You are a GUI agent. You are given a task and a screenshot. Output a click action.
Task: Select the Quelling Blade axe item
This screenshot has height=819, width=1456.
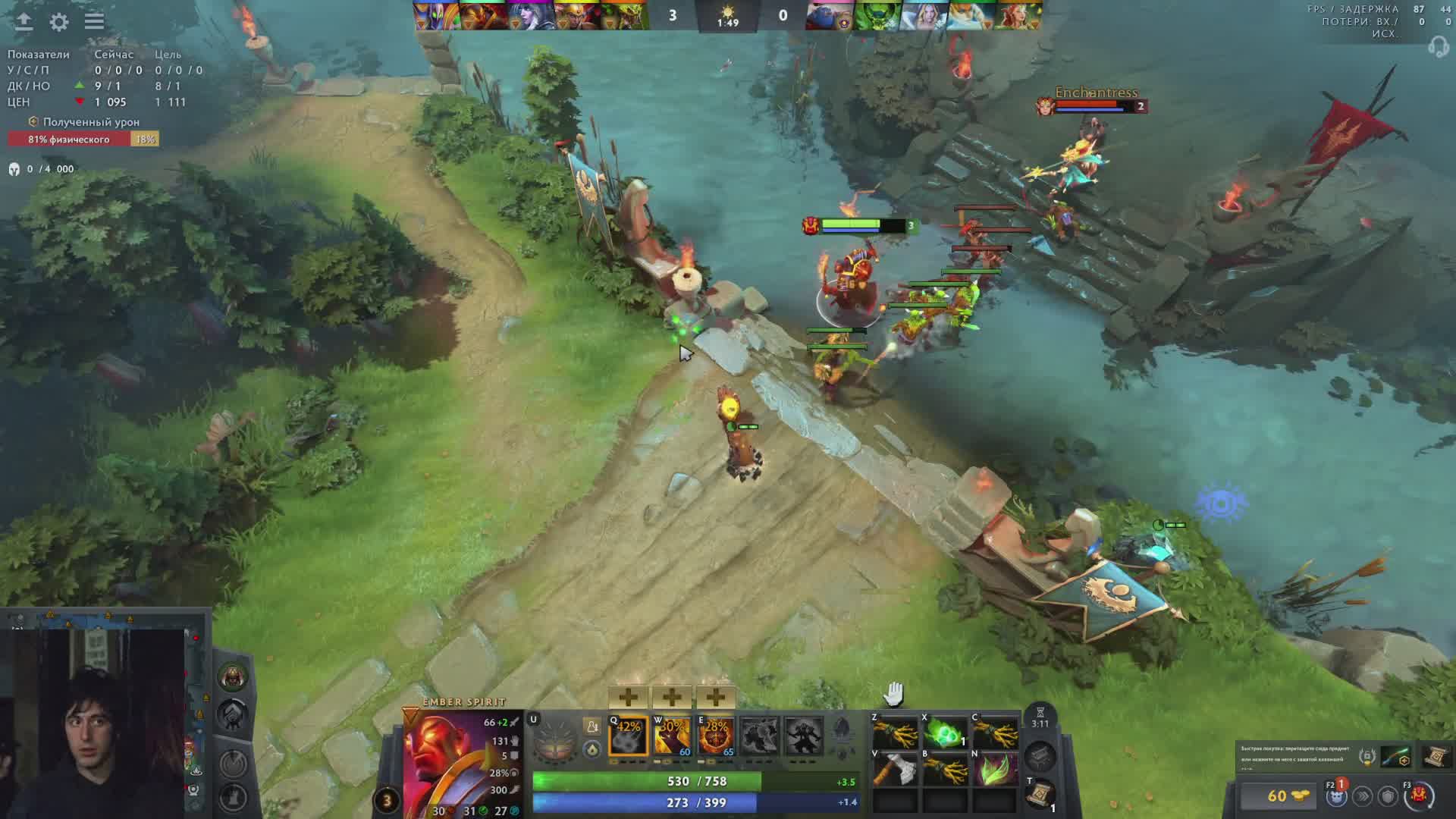tap(895, 770)
